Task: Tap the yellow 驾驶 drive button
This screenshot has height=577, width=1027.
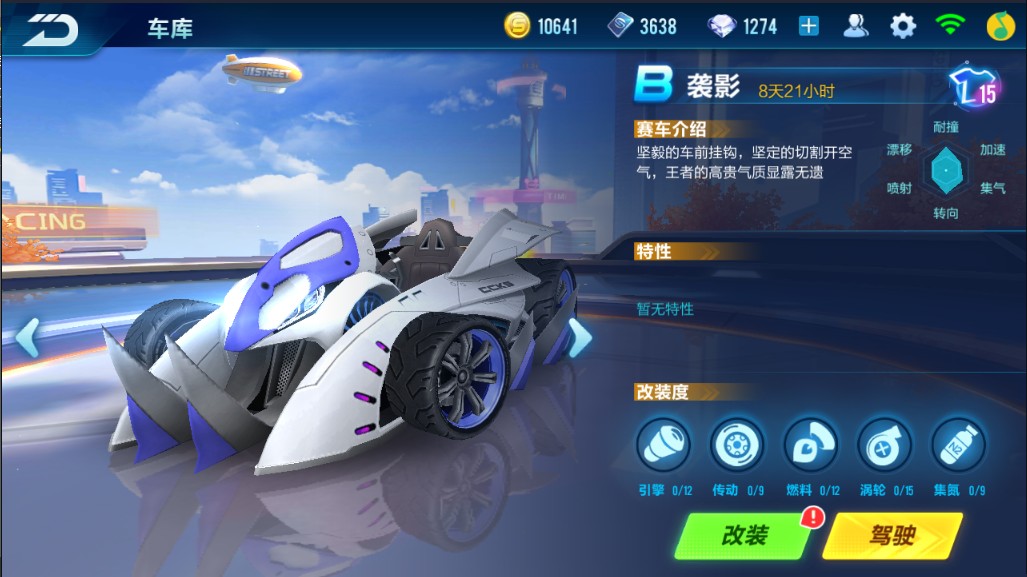Action: 890,535
